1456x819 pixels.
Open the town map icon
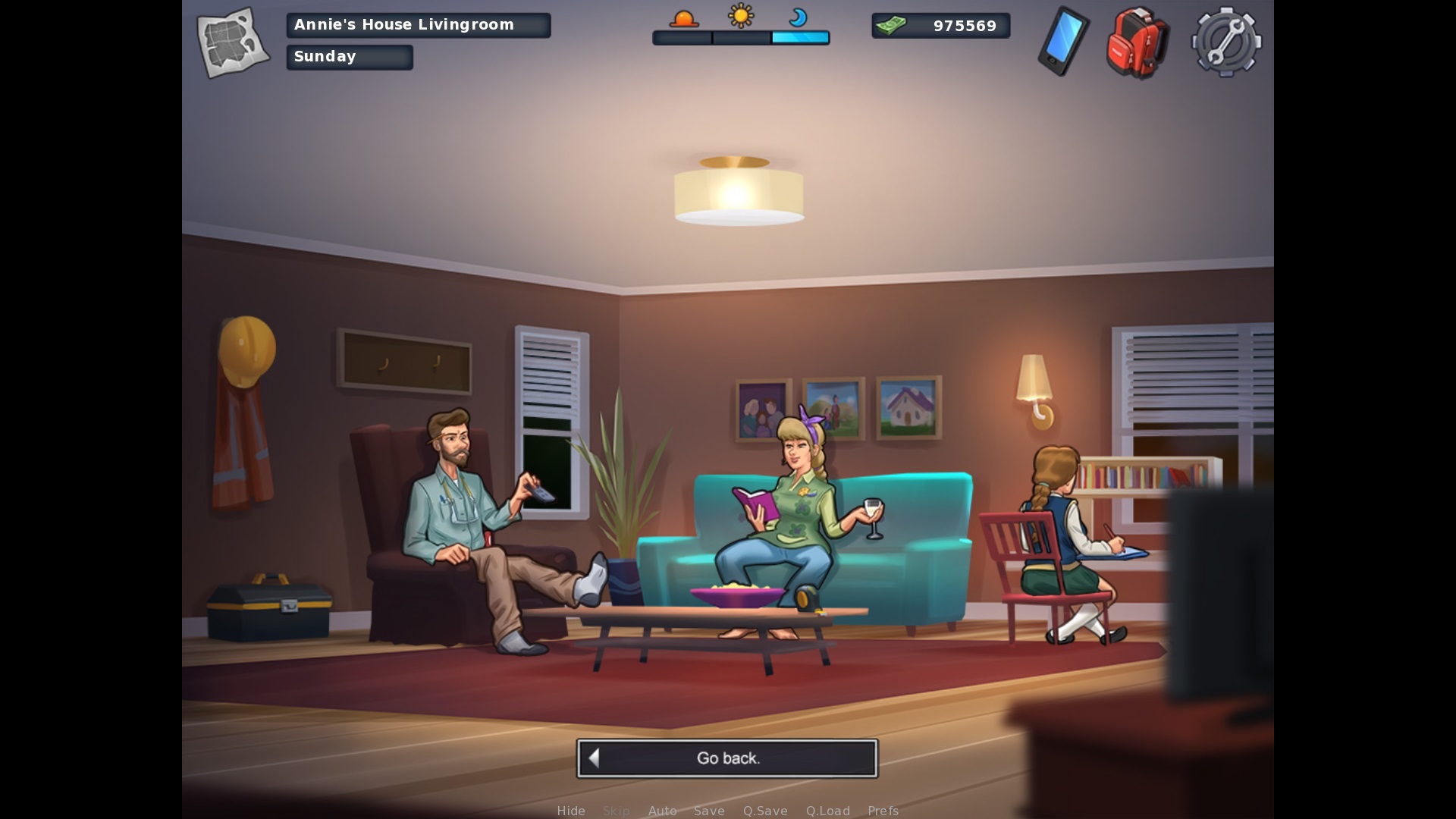[x=233, y=42]
